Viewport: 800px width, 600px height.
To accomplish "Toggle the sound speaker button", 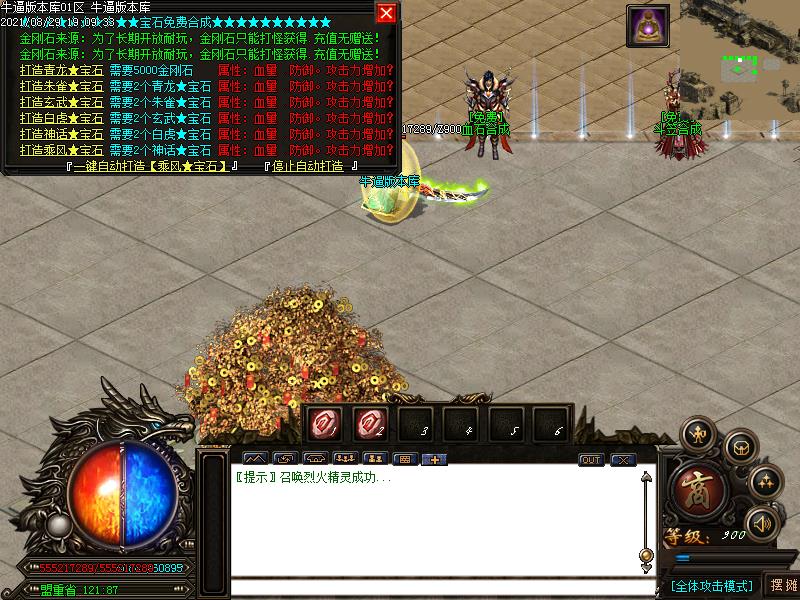I will click(762, 523).
